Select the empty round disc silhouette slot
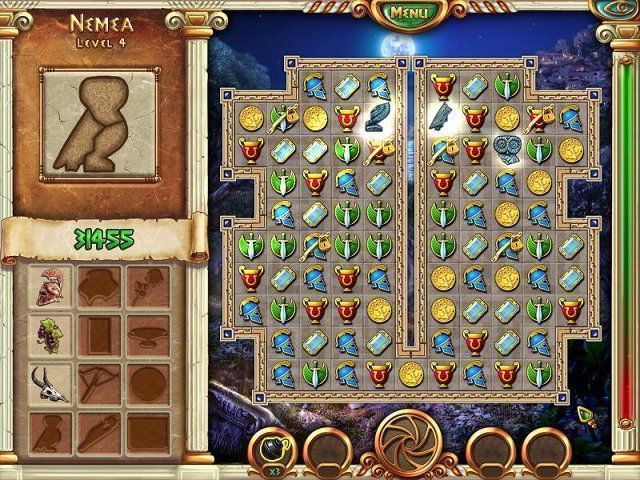This screenshot has width=640, height=480. (146, 381)
